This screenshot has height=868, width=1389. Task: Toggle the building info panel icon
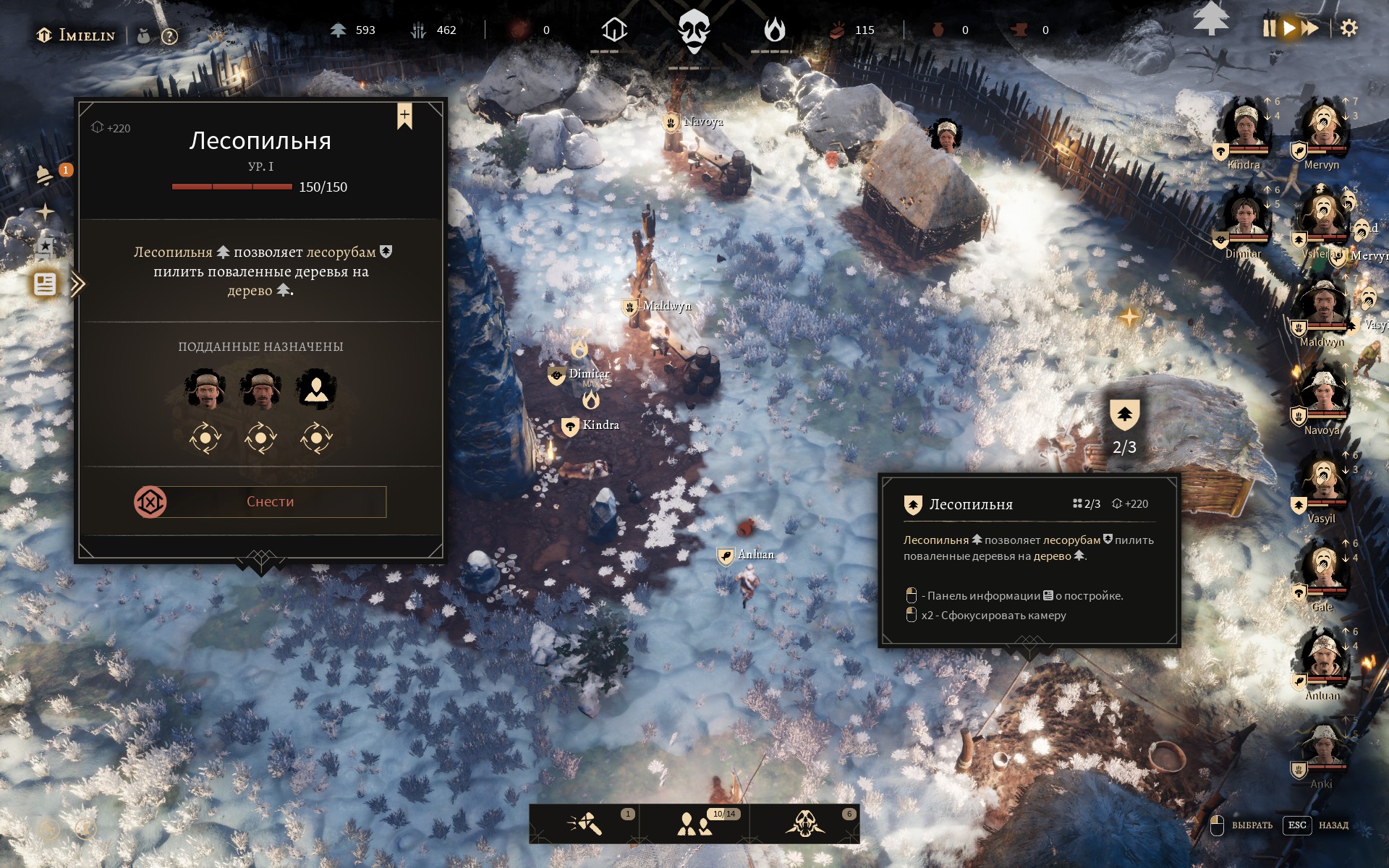pyautogui.click(x=45, y=284)
